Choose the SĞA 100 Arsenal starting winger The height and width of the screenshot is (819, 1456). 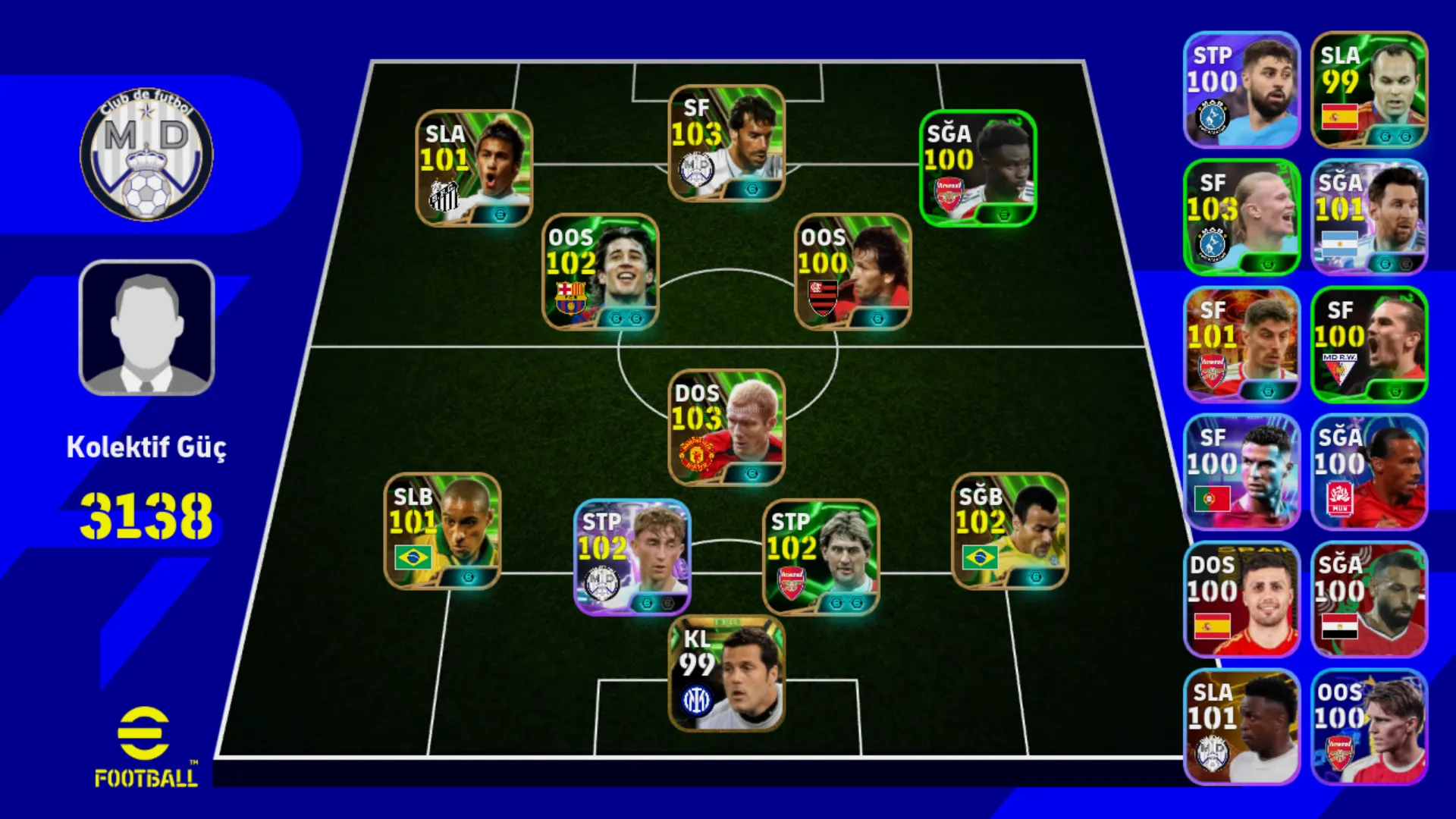coord(977,168)
